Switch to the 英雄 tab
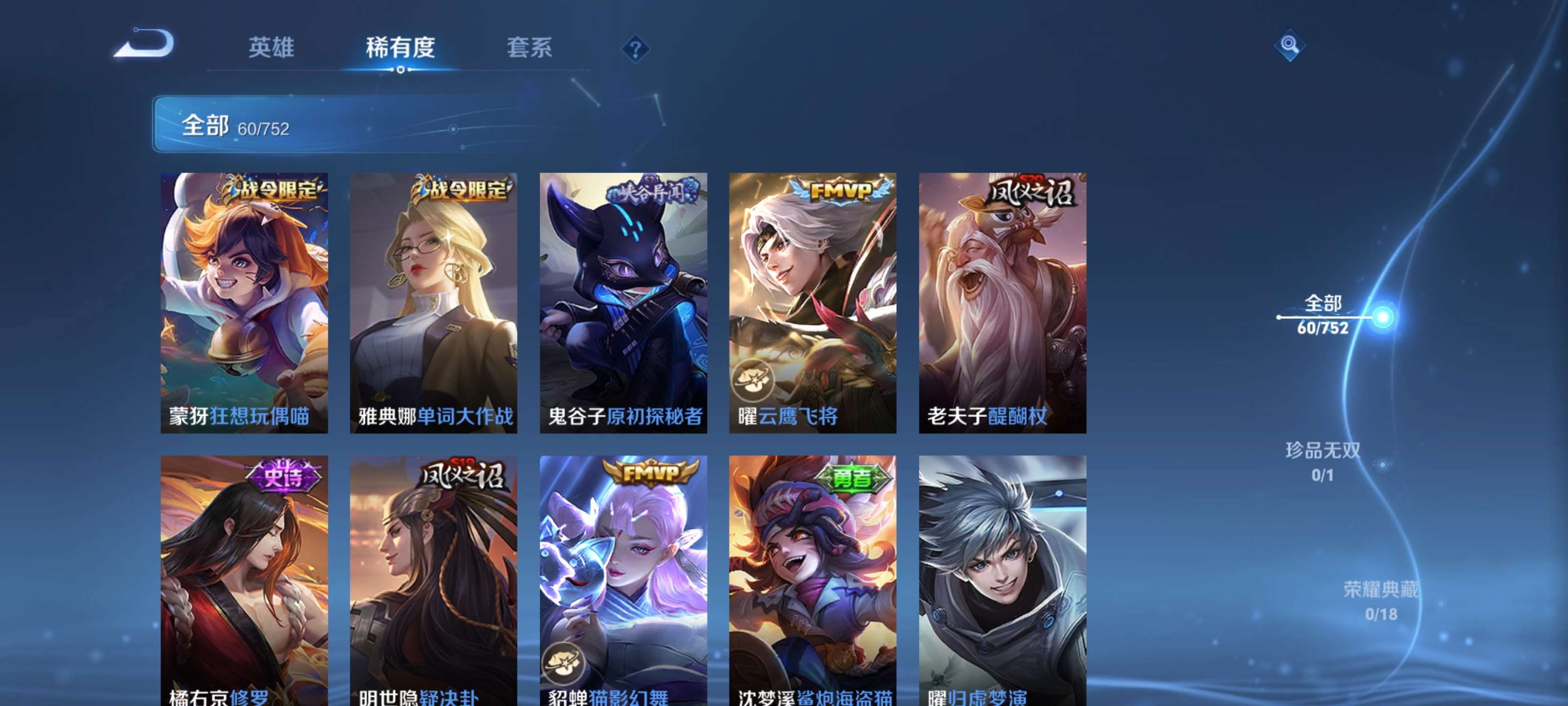The image size is (1568, 706). coord(271,49)
